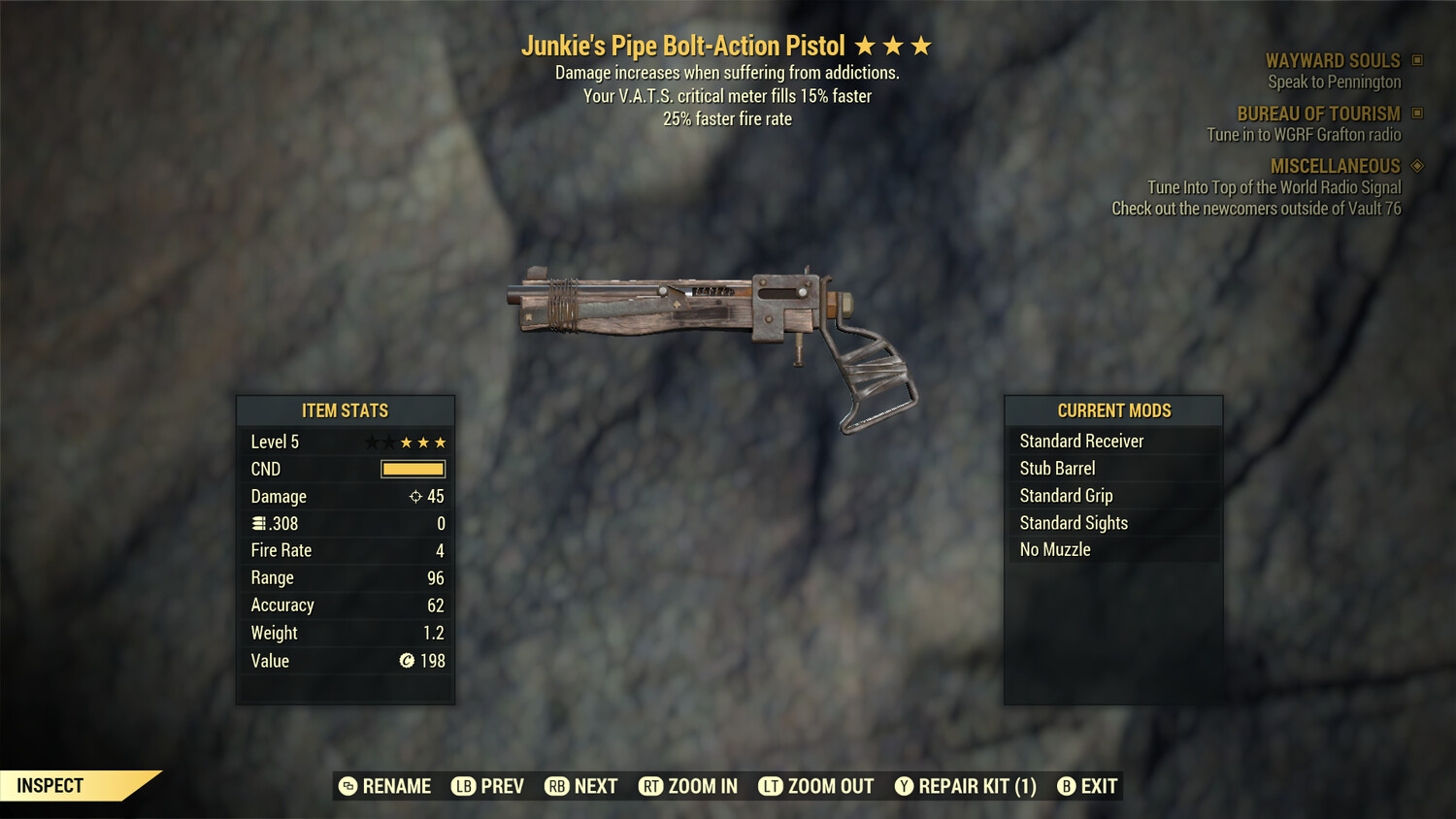The image size is (1456, 819).
Task: Expand the Miscellaneous quest entry
Action: [x=1334, y=166]
